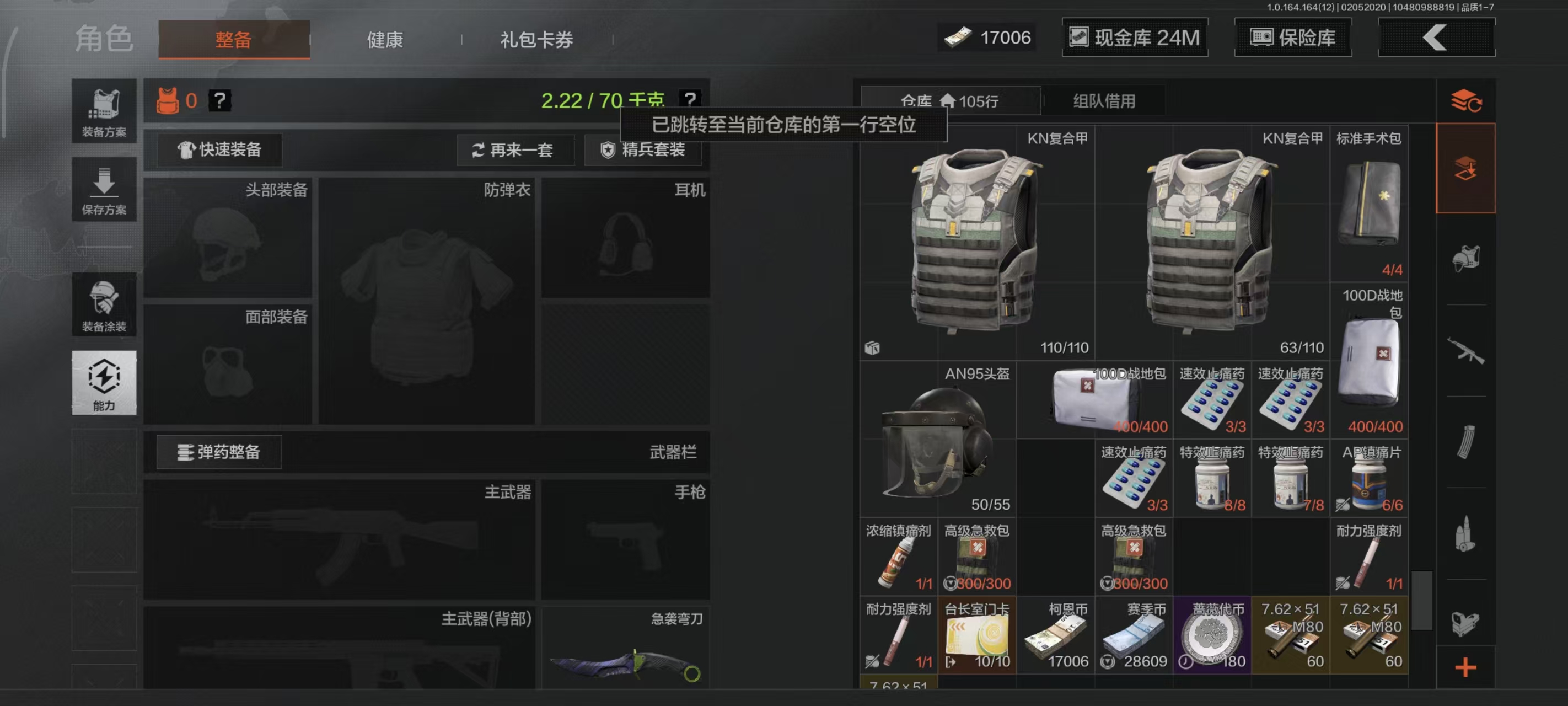Click the 快速装备 quick equip button
The image size is (1568, 706).
(221, 150)
